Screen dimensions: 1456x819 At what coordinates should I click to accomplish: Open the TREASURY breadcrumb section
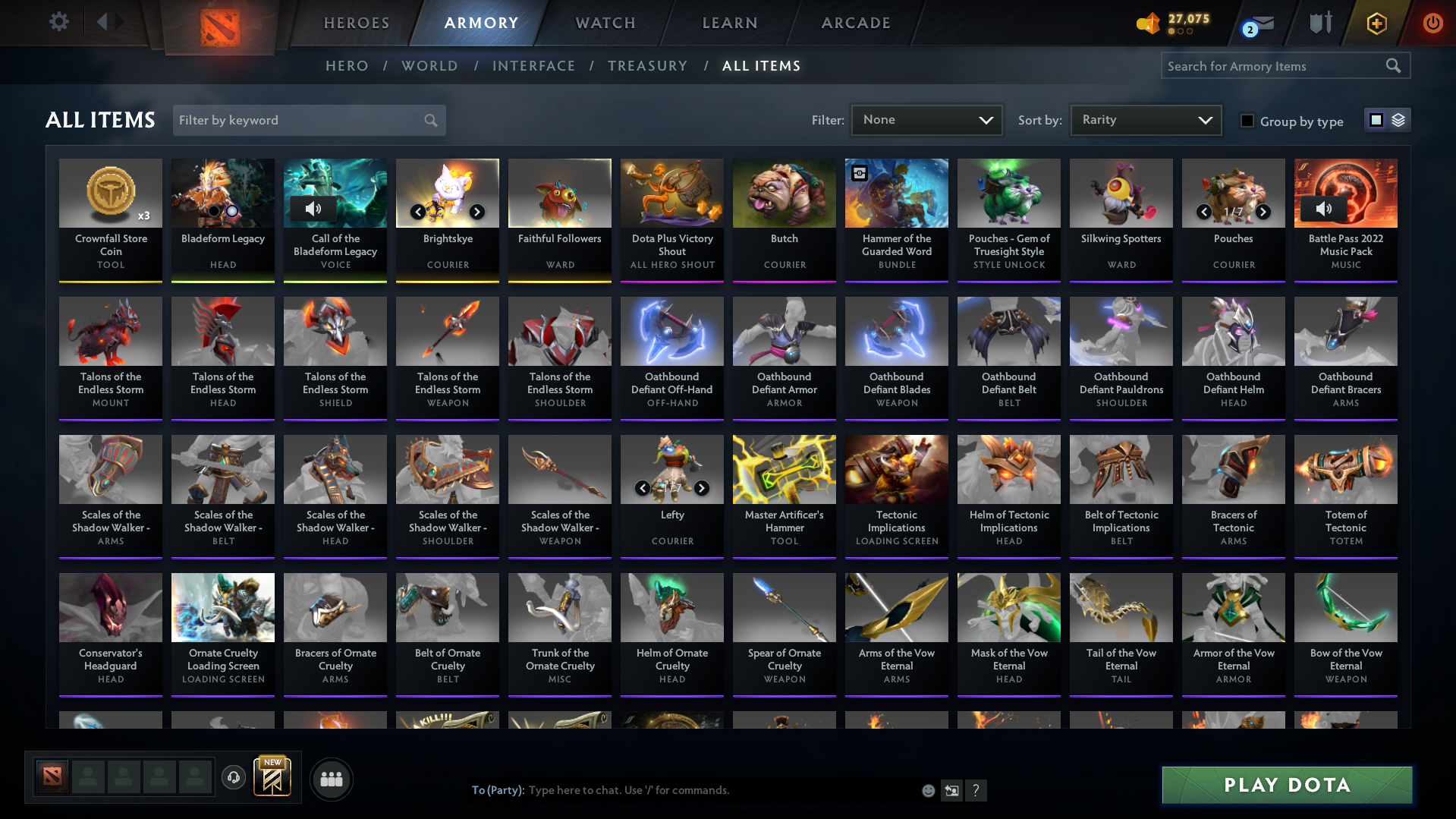[647, 66]
